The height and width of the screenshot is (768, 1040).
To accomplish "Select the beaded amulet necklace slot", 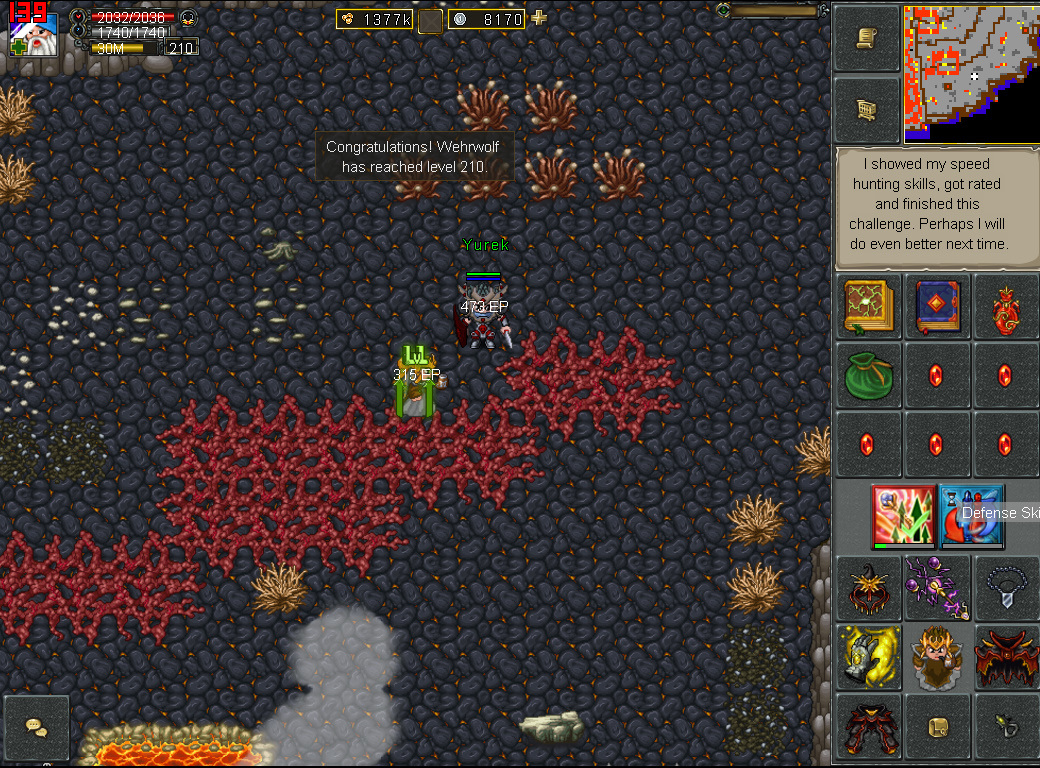I will [1004, 588].
